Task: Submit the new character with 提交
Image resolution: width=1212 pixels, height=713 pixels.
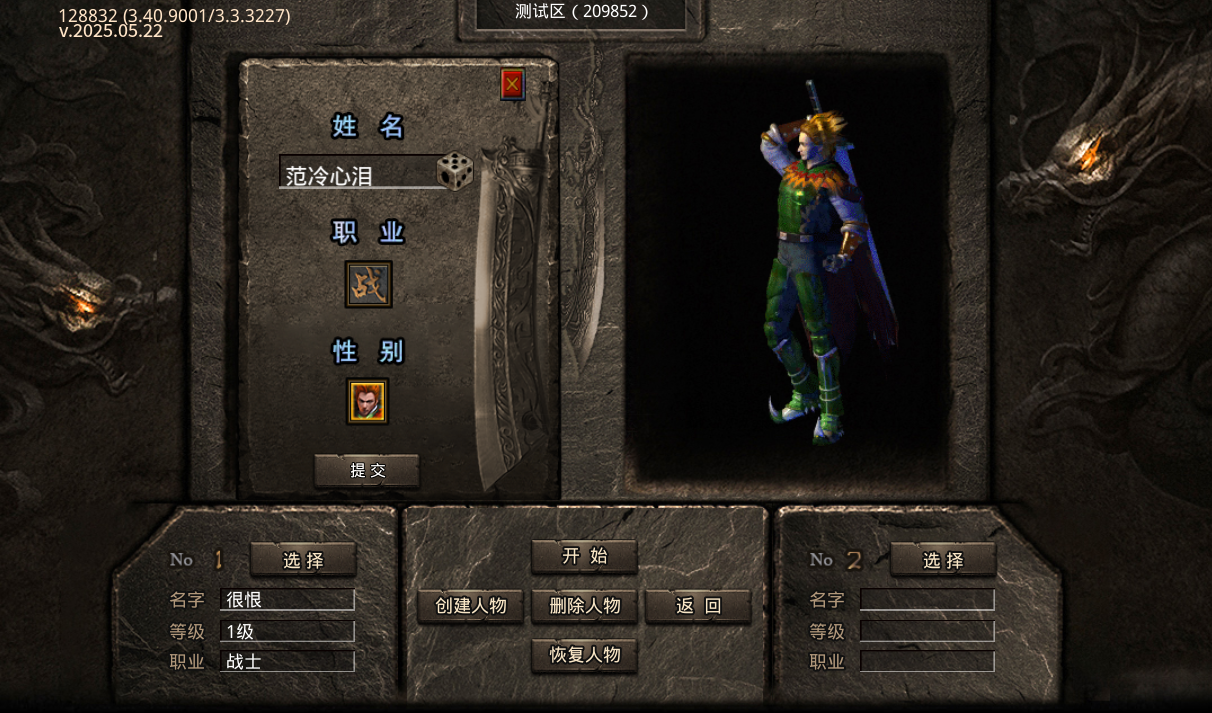Action: (367, 471)
